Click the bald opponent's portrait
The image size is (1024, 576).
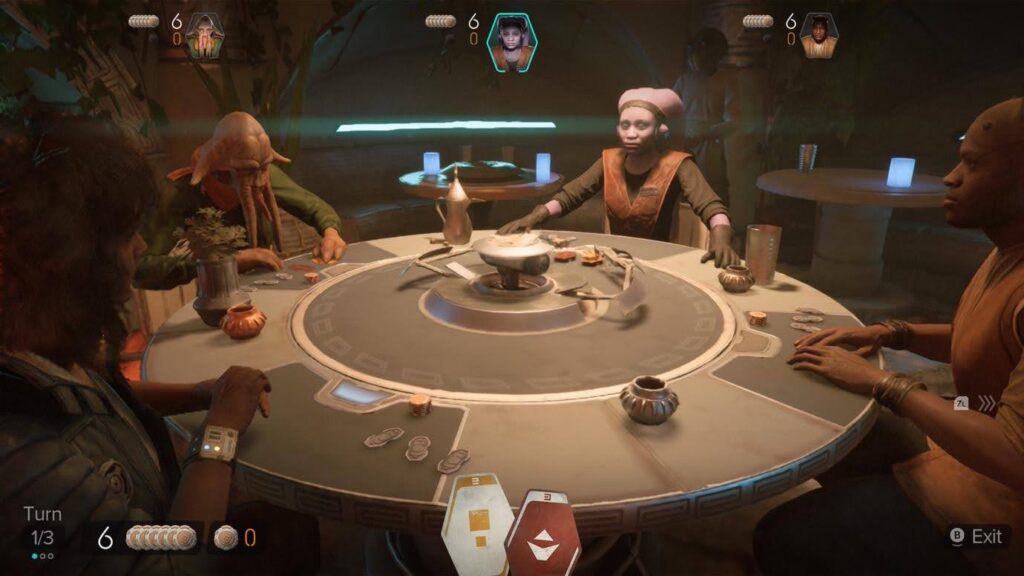point(819,36)
